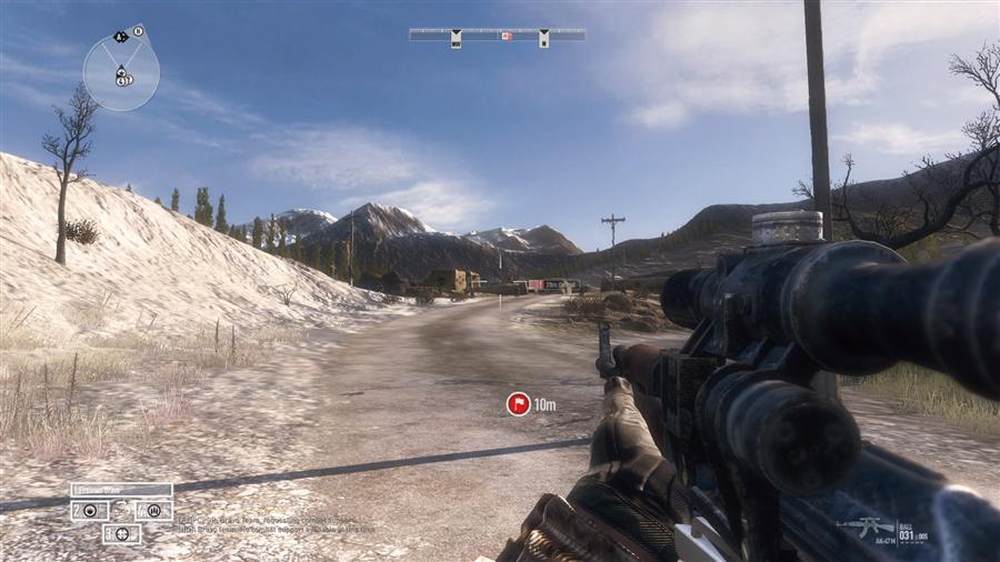The width and height of the screenshot is (1000, 562).
Task: Select the compass bar at the top
Action: click(497, 34)
